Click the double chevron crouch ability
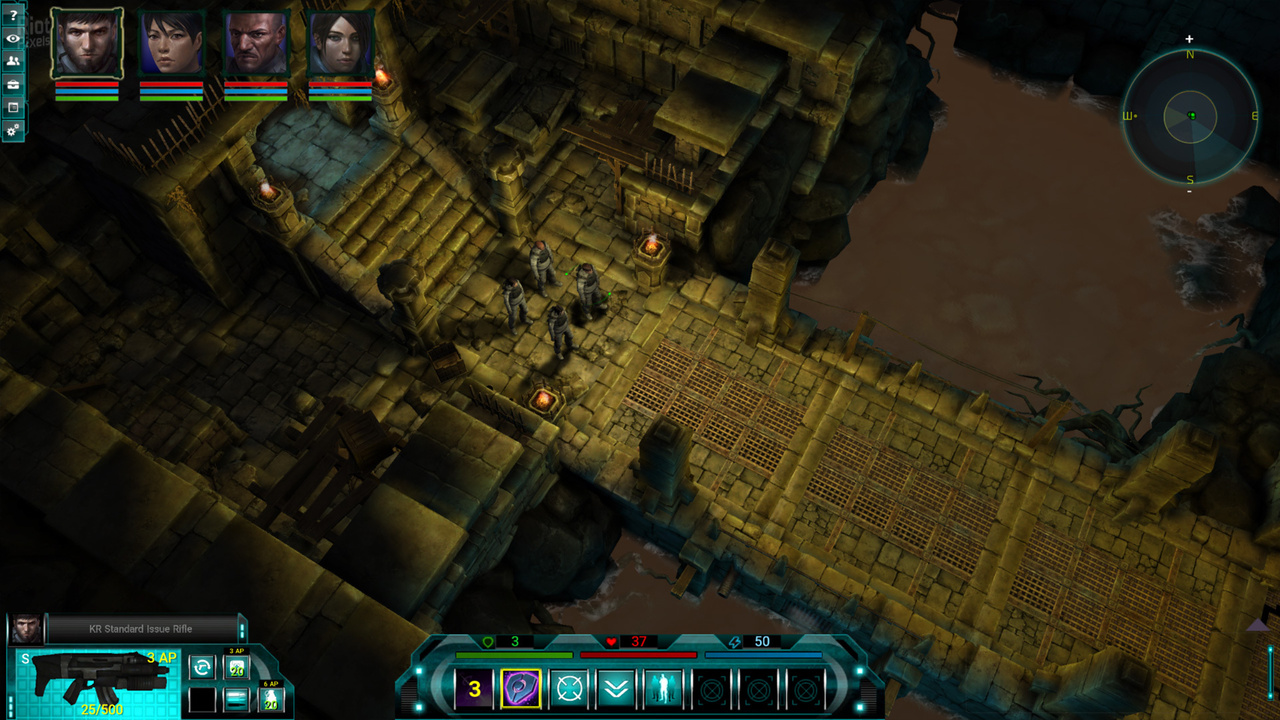Viewport: 1280px width, 720px height. [617, 689]
